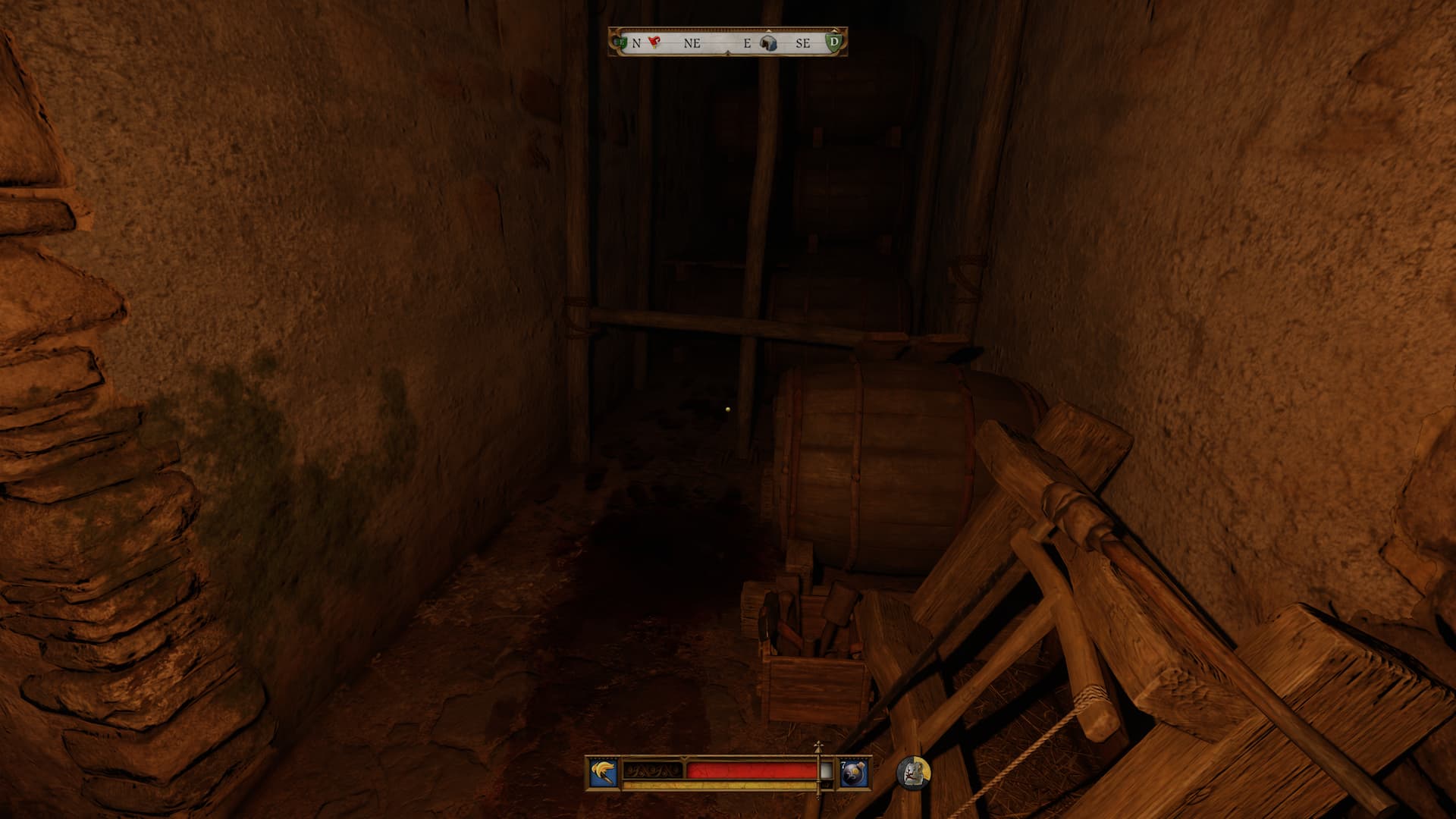Click the round potion flask icon marked 7

click(x=854, y=773)
